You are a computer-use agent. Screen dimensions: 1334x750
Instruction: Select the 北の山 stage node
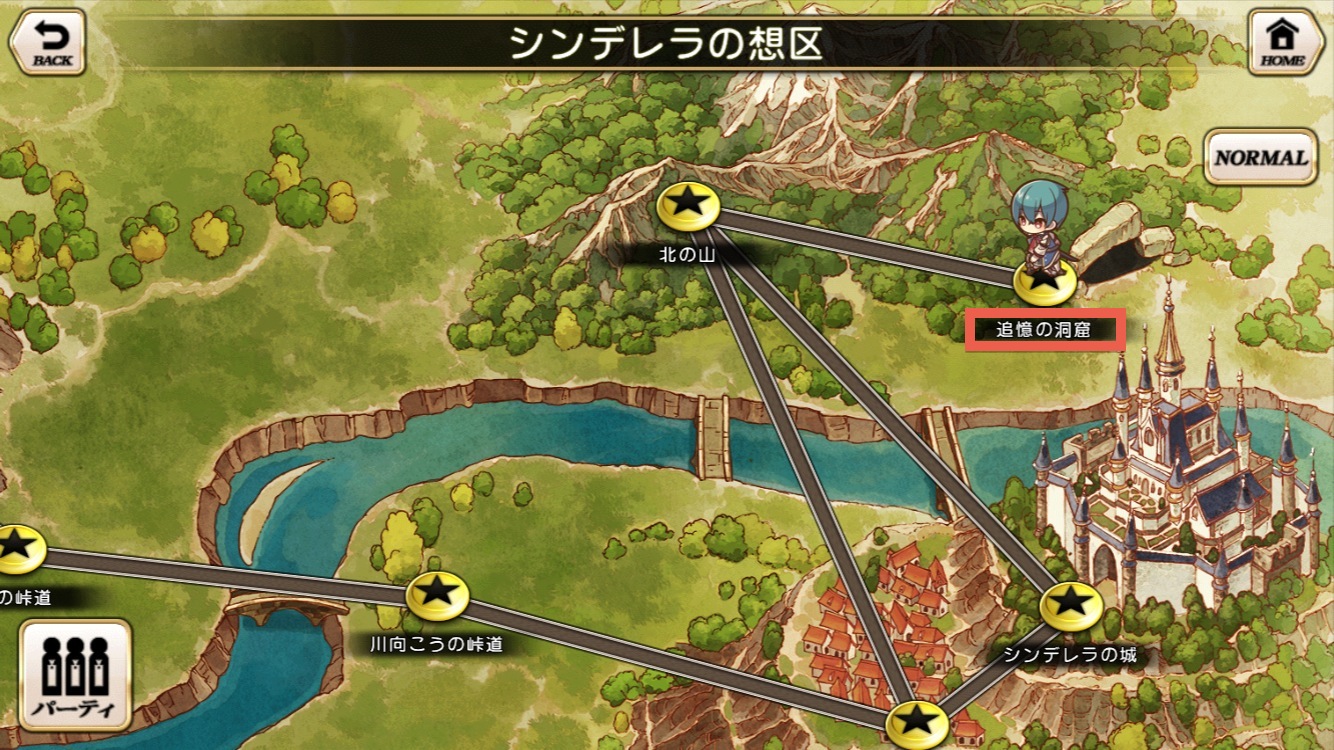(x=689, y=207)
